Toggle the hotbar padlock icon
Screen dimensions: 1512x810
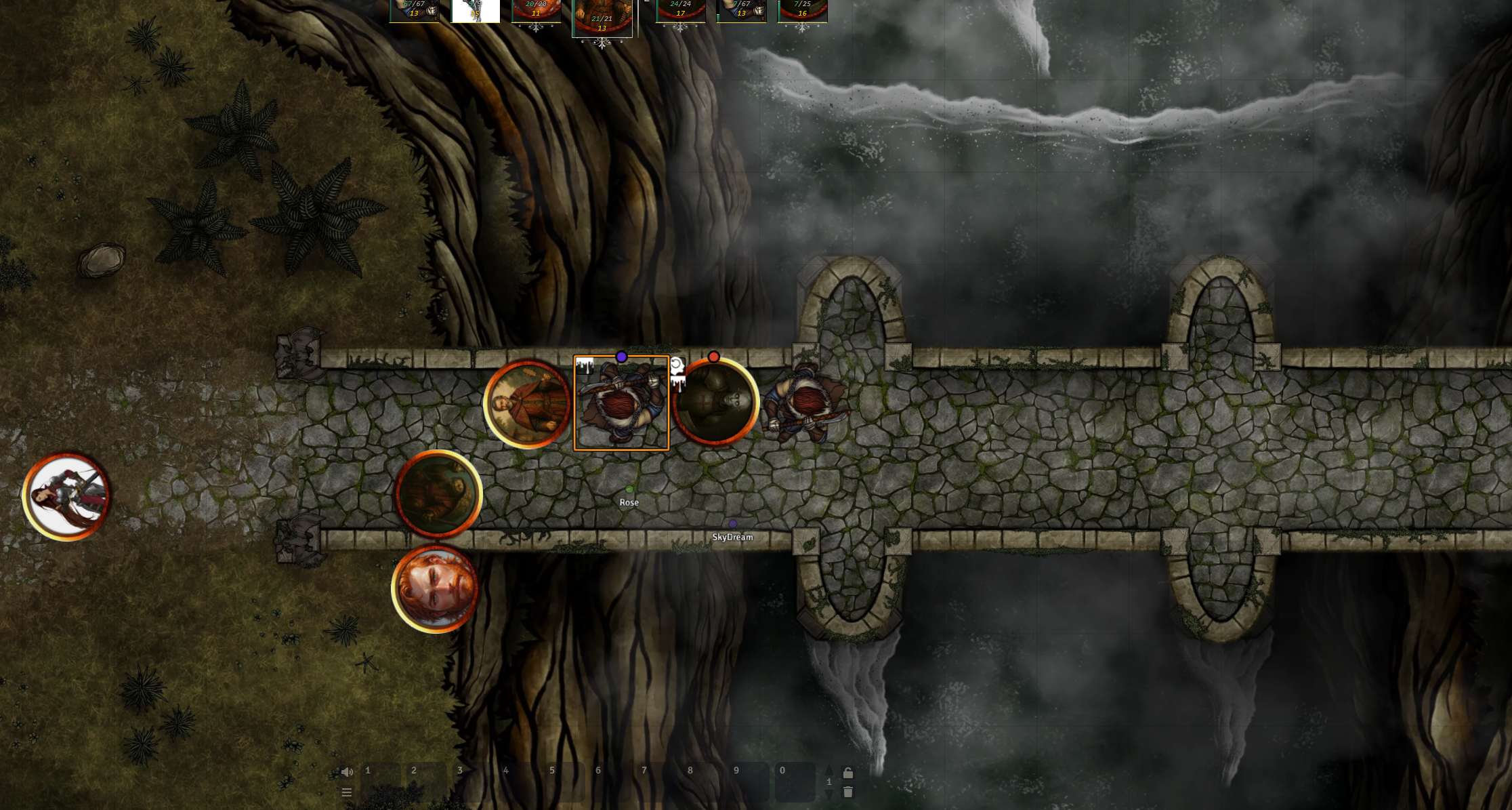pos(847,773)
